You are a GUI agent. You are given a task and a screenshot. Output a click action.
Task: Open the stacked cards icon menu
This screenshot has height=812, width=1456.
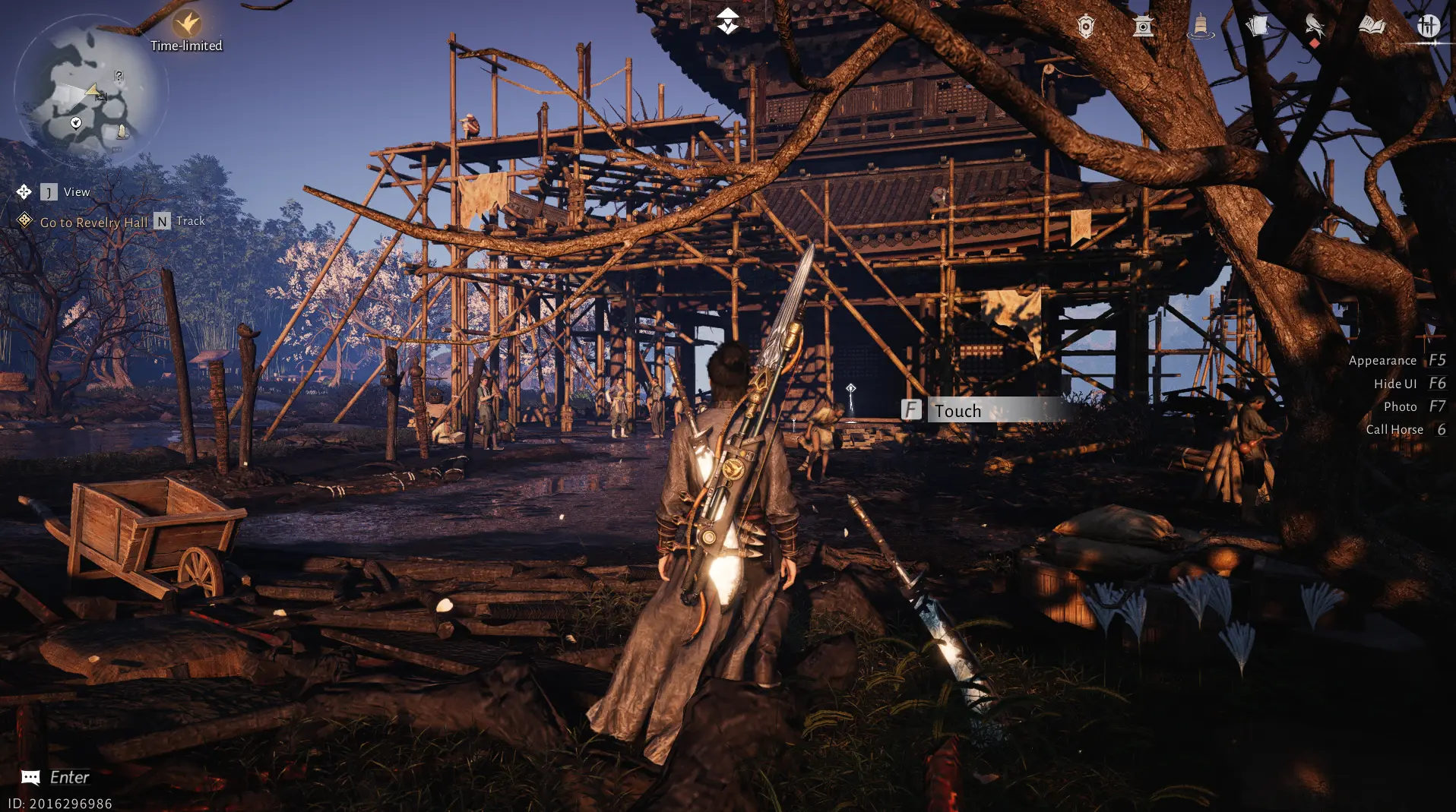(x=1258, y=27)
